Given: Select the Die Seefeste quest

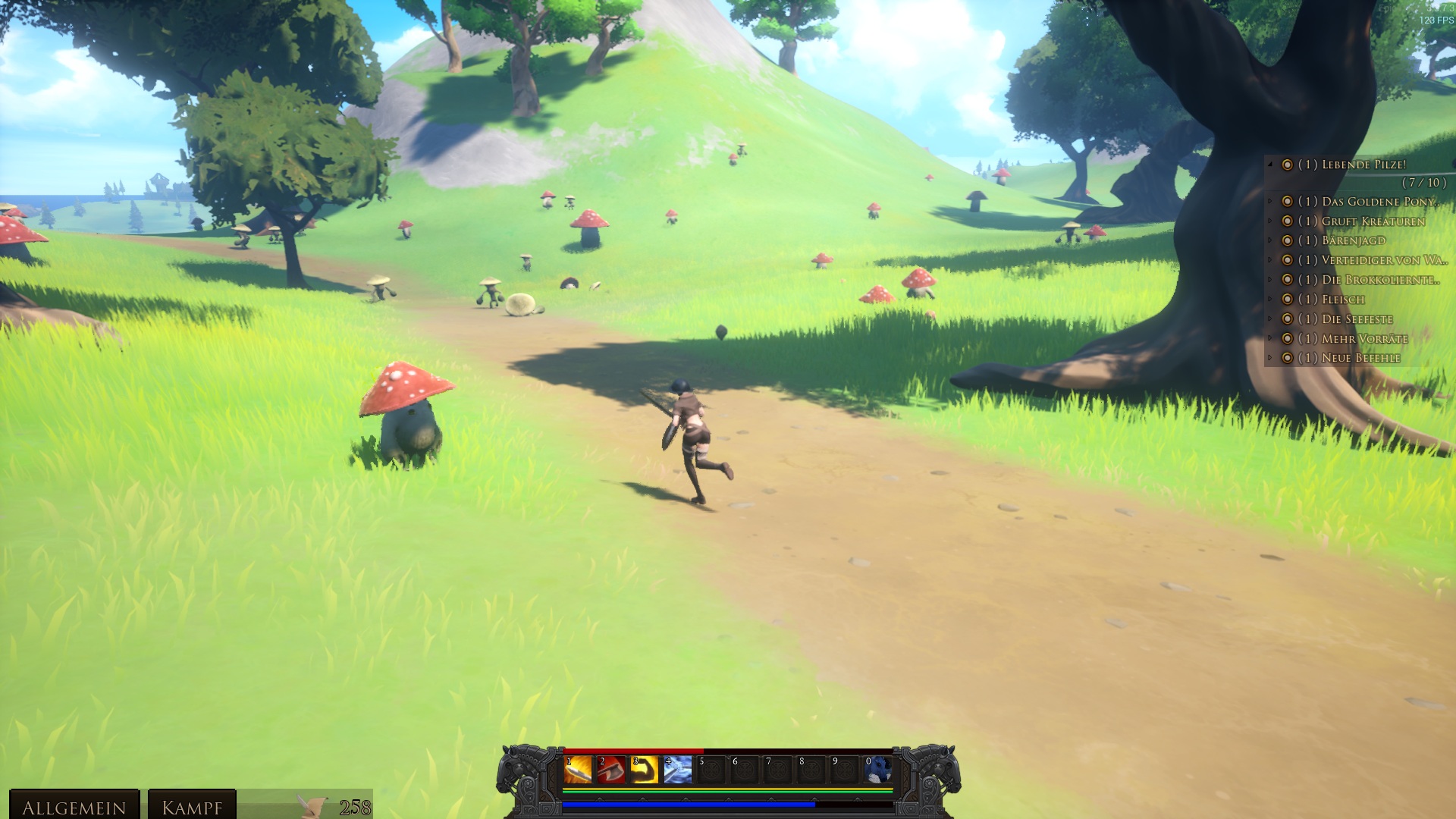Looking at the screenshot, I should point(1357,319).
